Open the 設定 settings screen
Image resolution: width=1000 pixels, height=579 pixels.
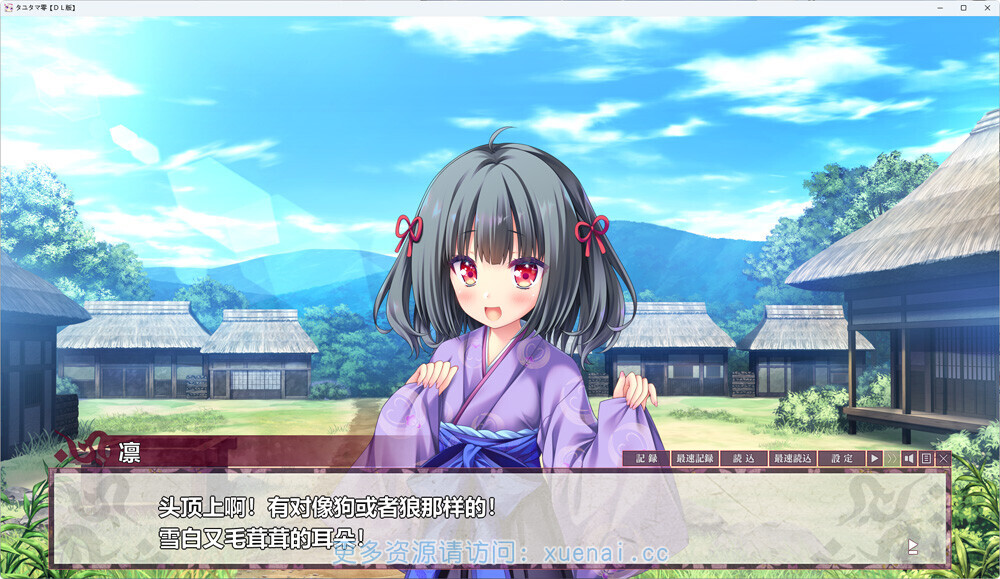click(842, 458)
